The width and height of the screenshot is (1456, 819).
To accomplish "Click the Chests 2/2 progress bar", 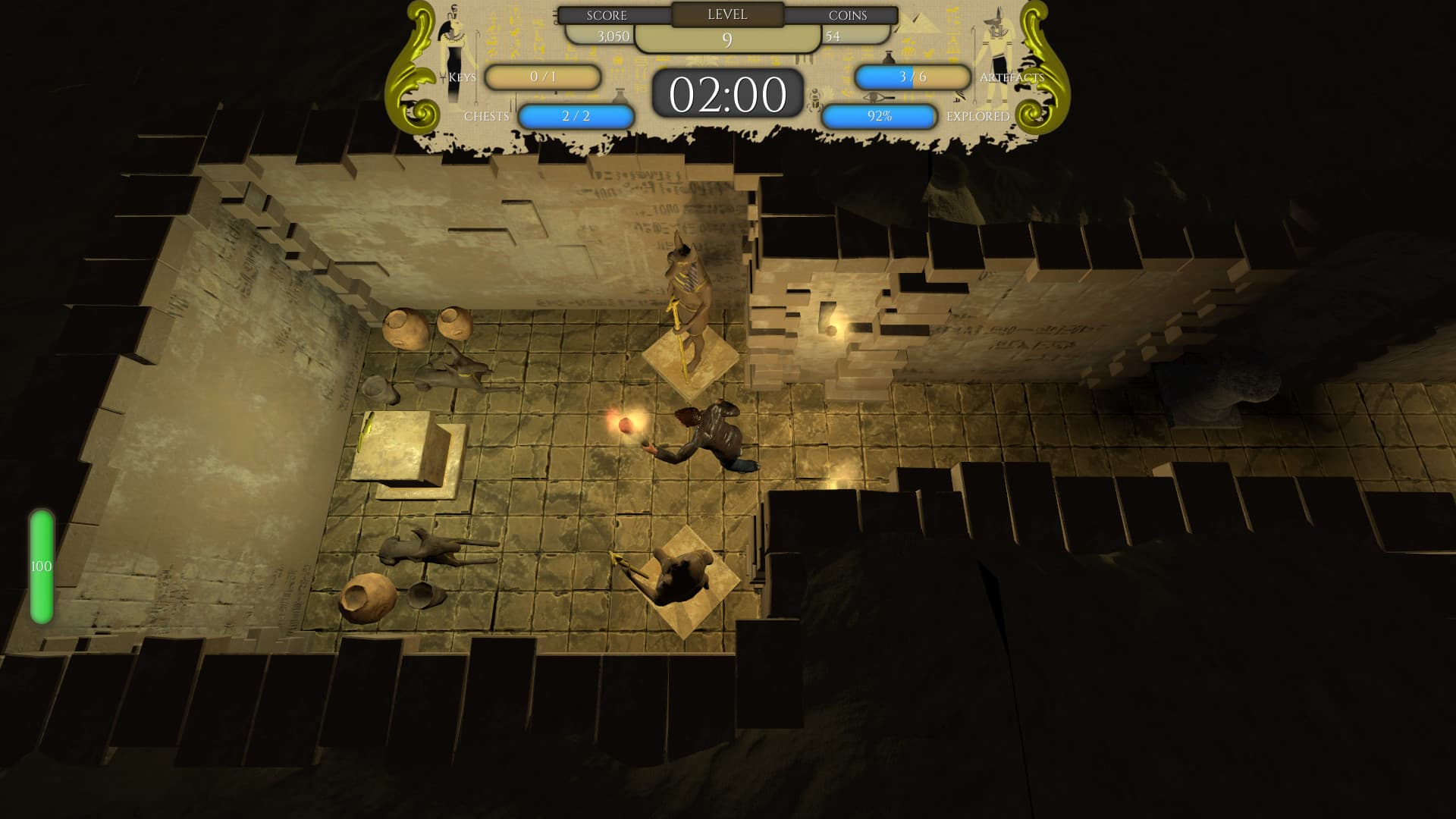I will pyautogui.click(x=576, y=115).
